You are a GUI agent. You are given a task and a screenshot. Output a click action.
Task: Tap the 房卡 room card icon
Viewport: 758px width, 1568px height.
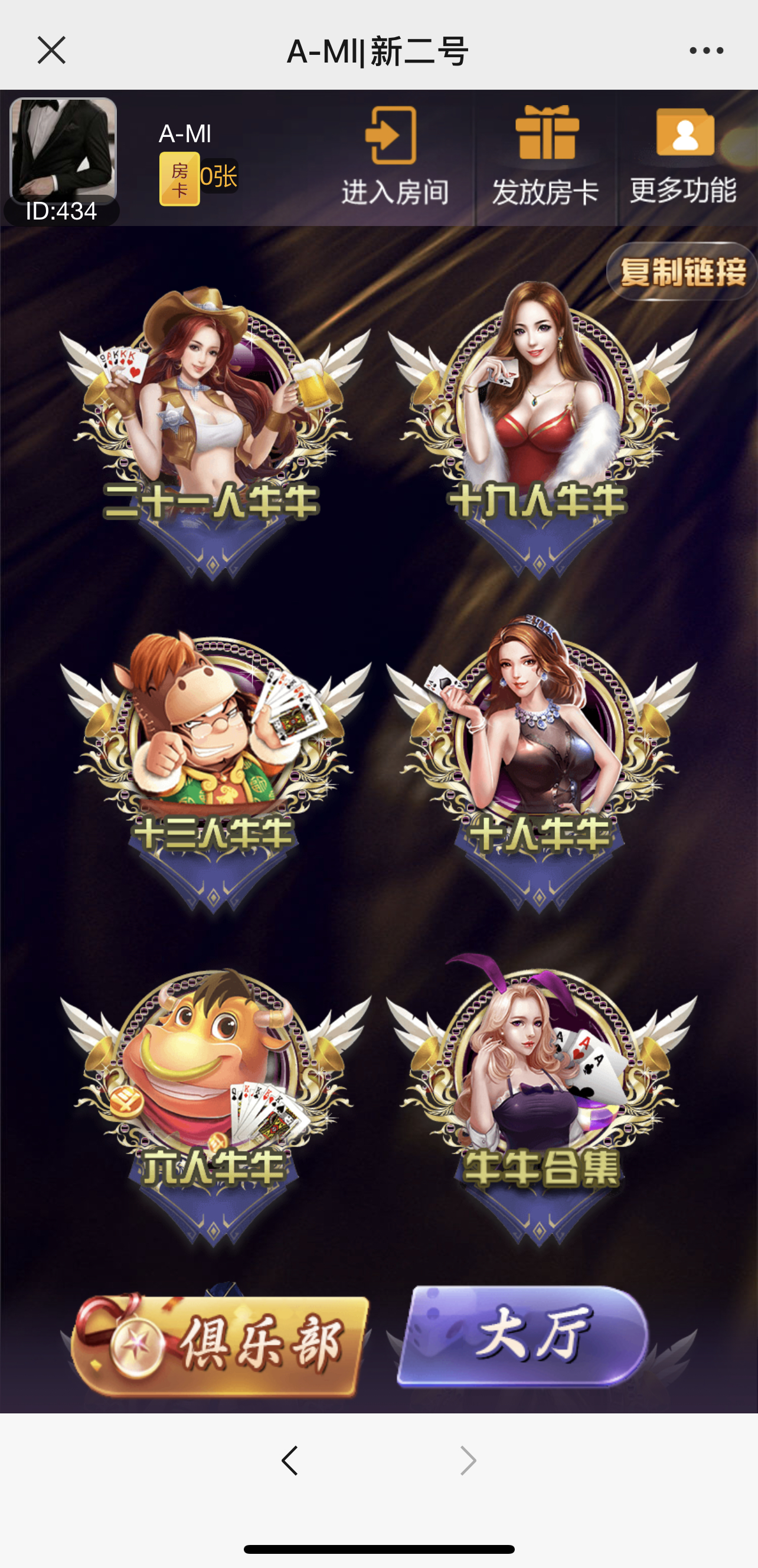pyautogui.click(x=179, y=178)
